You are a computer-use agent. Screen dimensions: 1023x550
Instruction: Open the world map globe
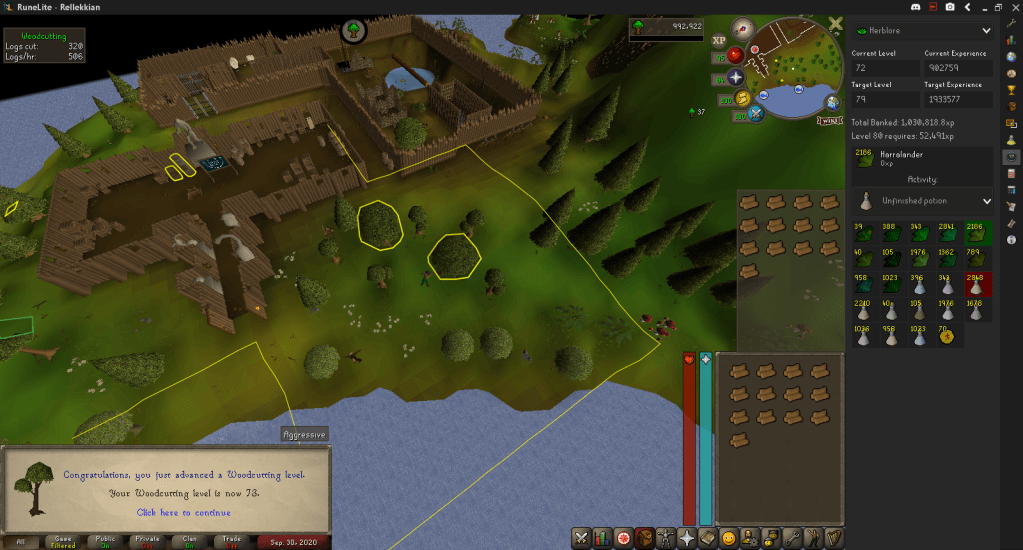832,101
